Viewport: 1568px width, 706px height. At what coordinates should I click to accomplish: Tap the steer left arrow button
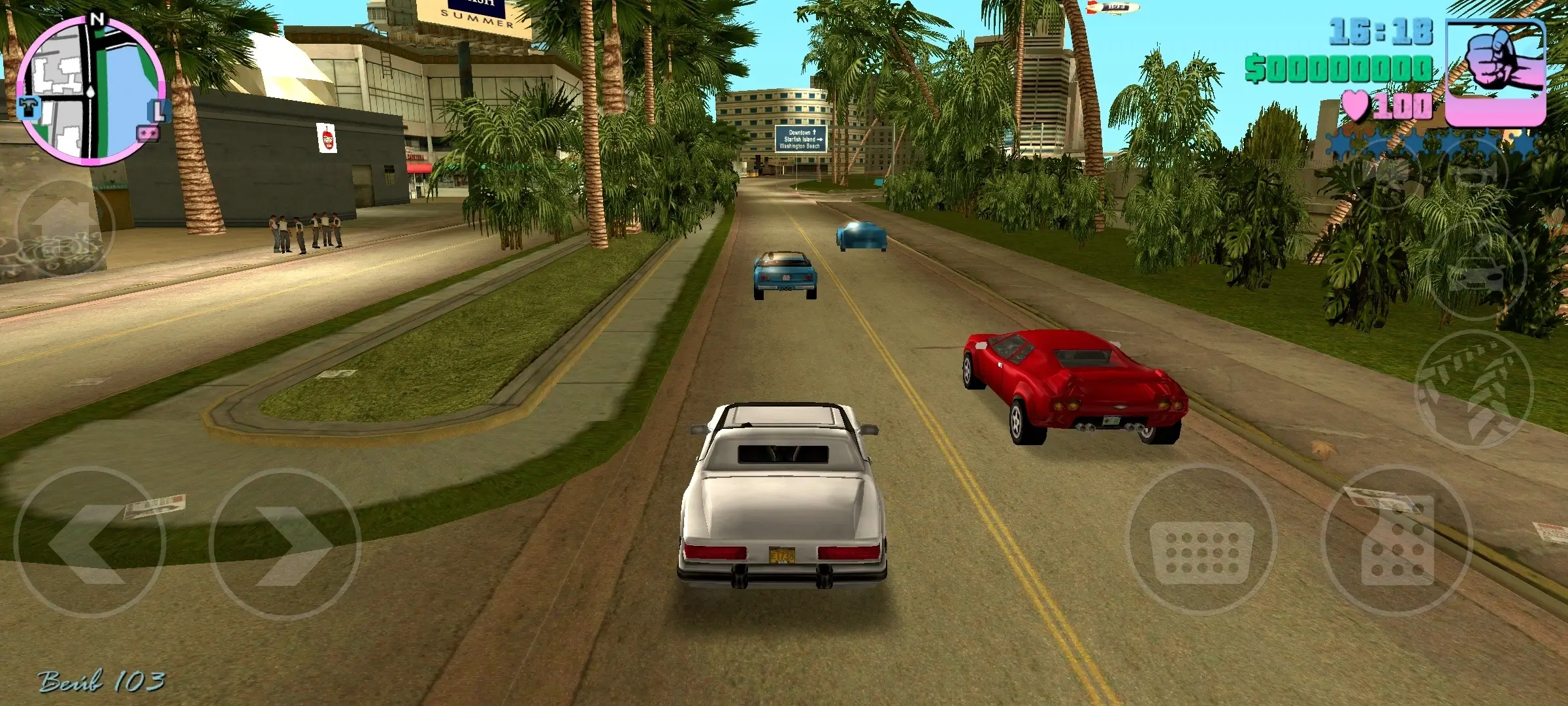click(x=90, y=543)
